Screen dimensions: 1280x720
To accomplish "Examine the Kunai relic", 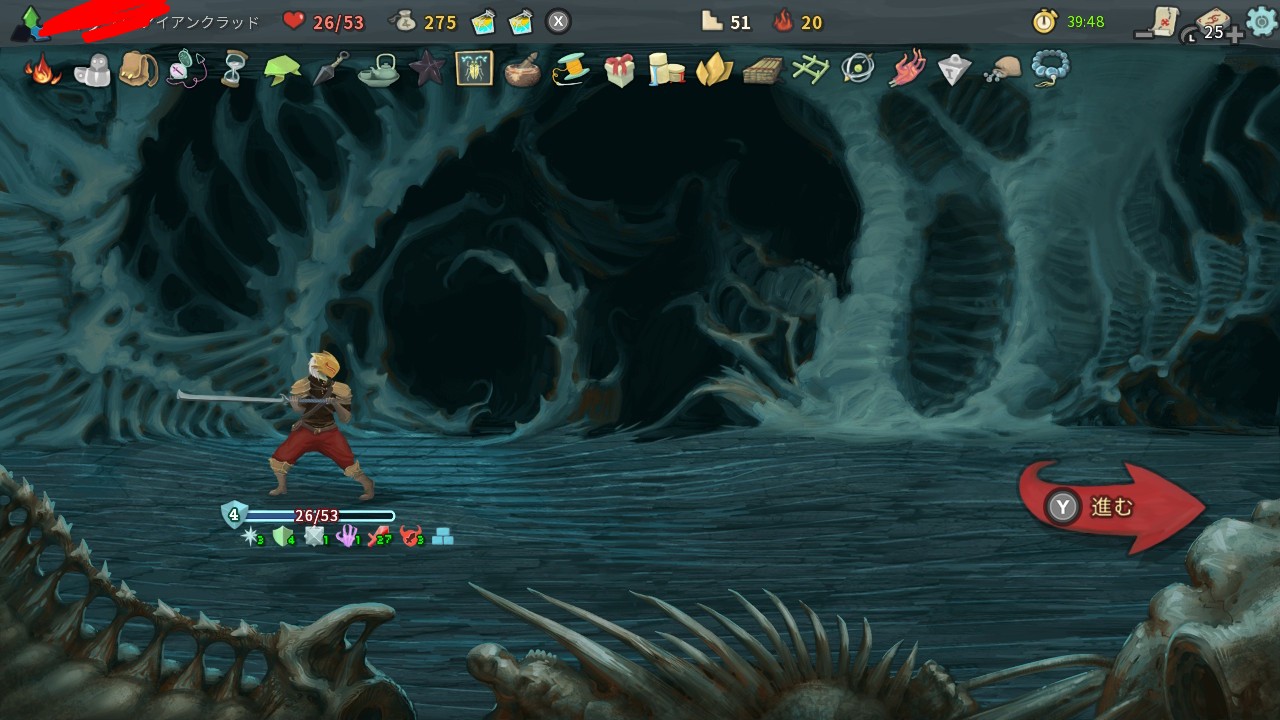I will pos(331,69).
